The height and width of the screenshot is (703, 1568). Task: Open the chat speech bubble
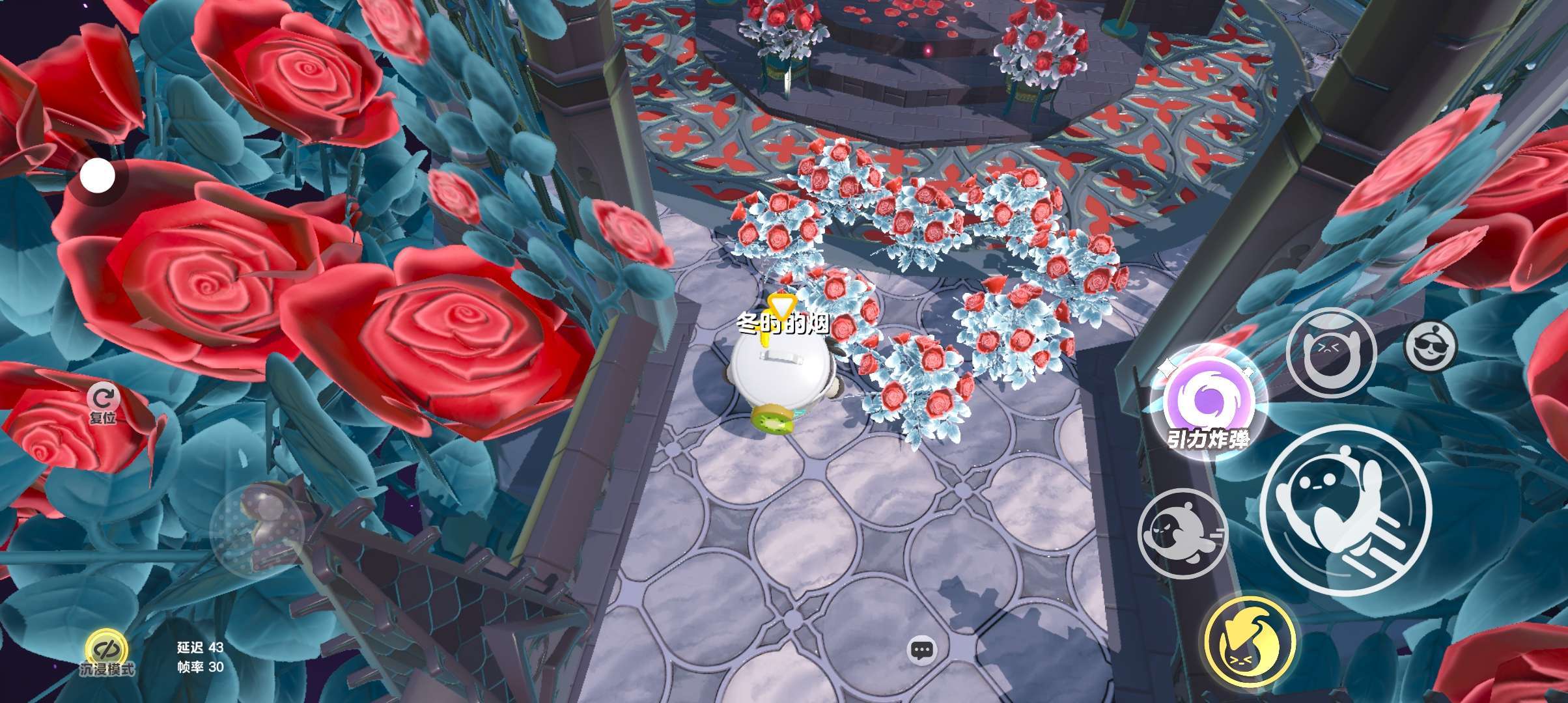click(x=921, y=650)
